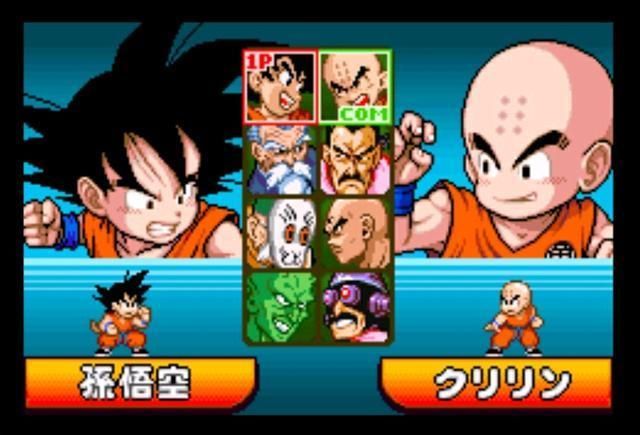Choose the Krillin portrait marked COM
Viewport: 640px width, 435px height.
click(355, 87)
